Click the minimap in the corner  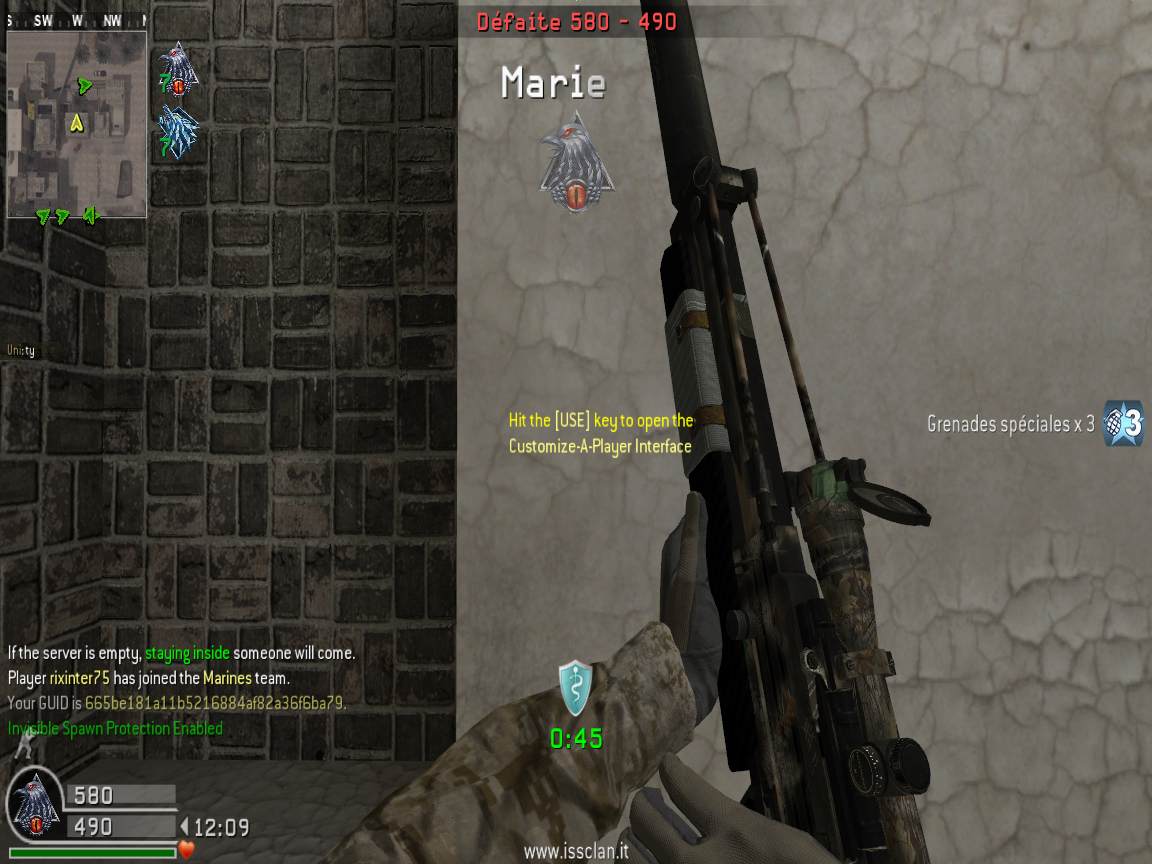point(77,123)
